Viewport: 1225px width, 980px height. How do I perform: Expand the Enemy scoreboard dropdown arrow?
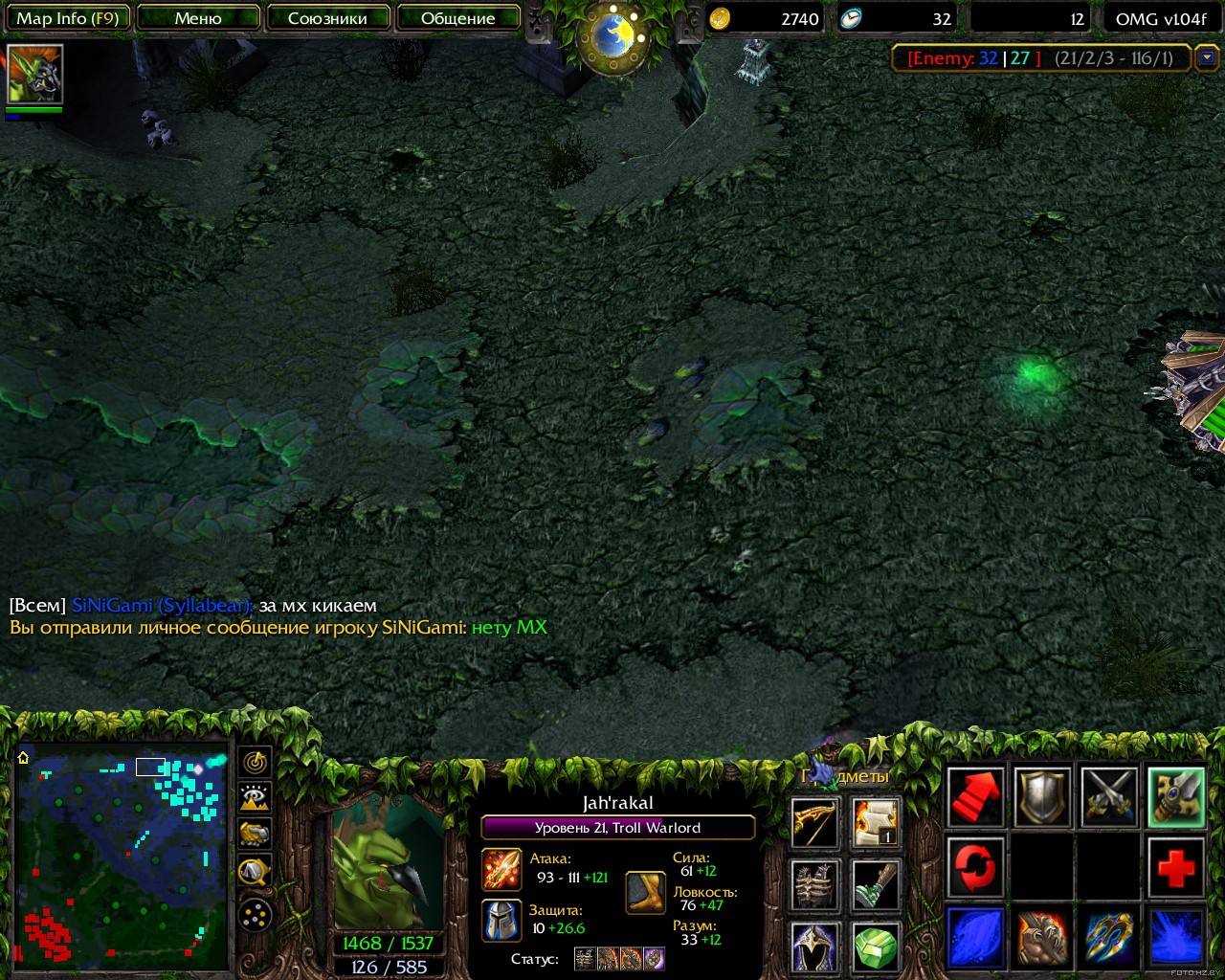point(1207,58)
